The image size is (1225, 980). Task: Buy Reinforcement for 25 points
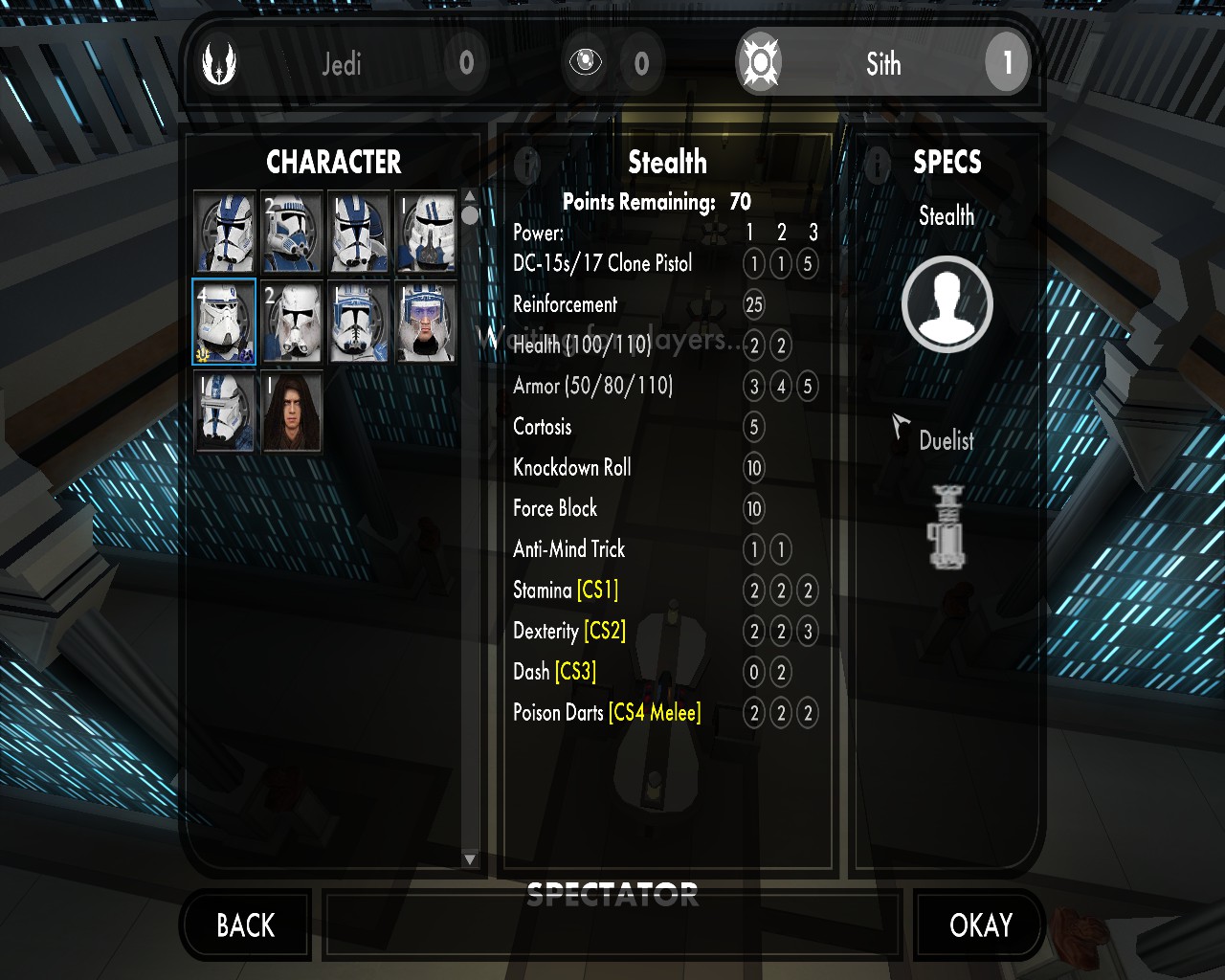click(x=754, y=305)
